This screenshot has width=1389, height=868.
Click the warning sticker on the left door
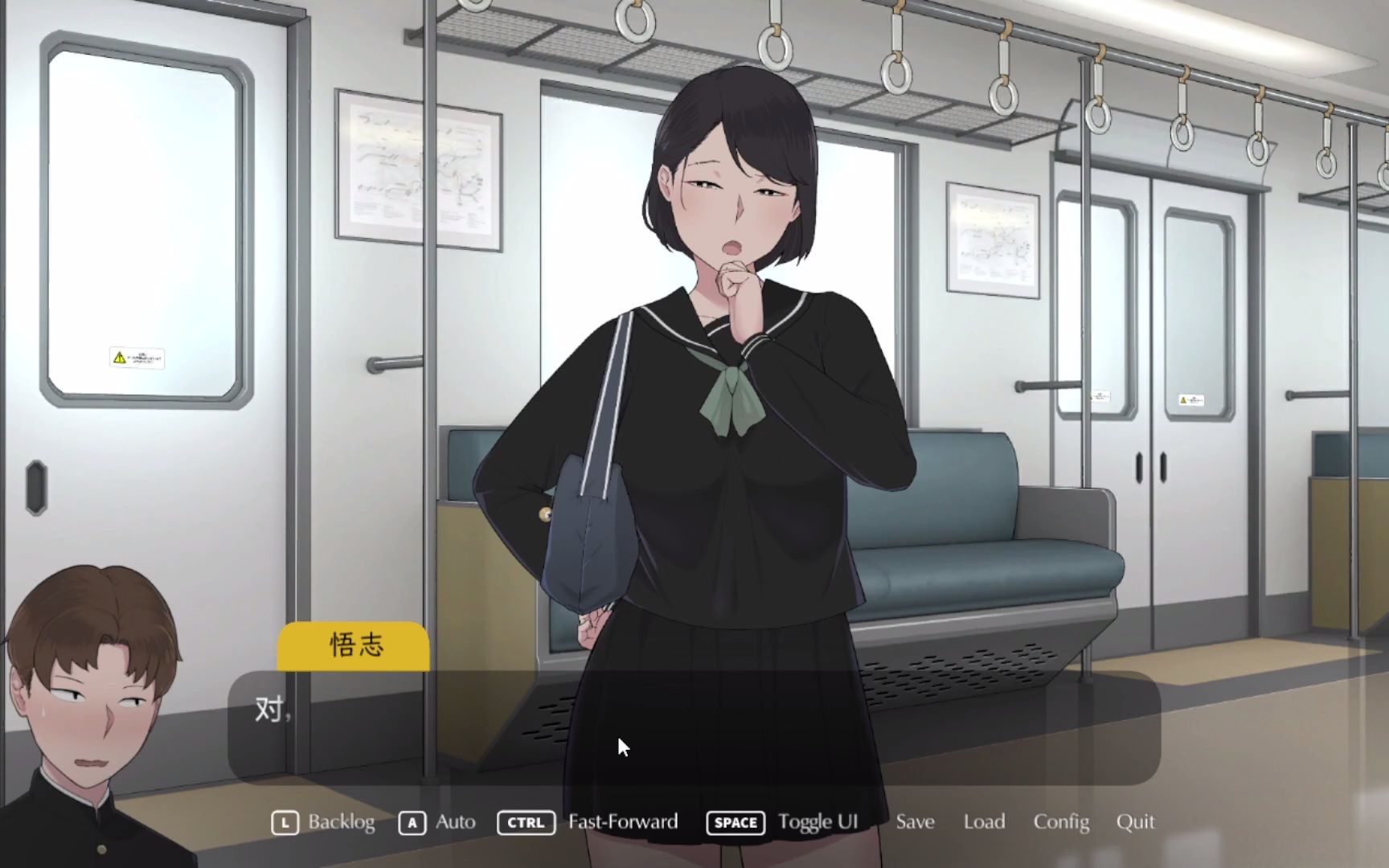click(137, 357)
